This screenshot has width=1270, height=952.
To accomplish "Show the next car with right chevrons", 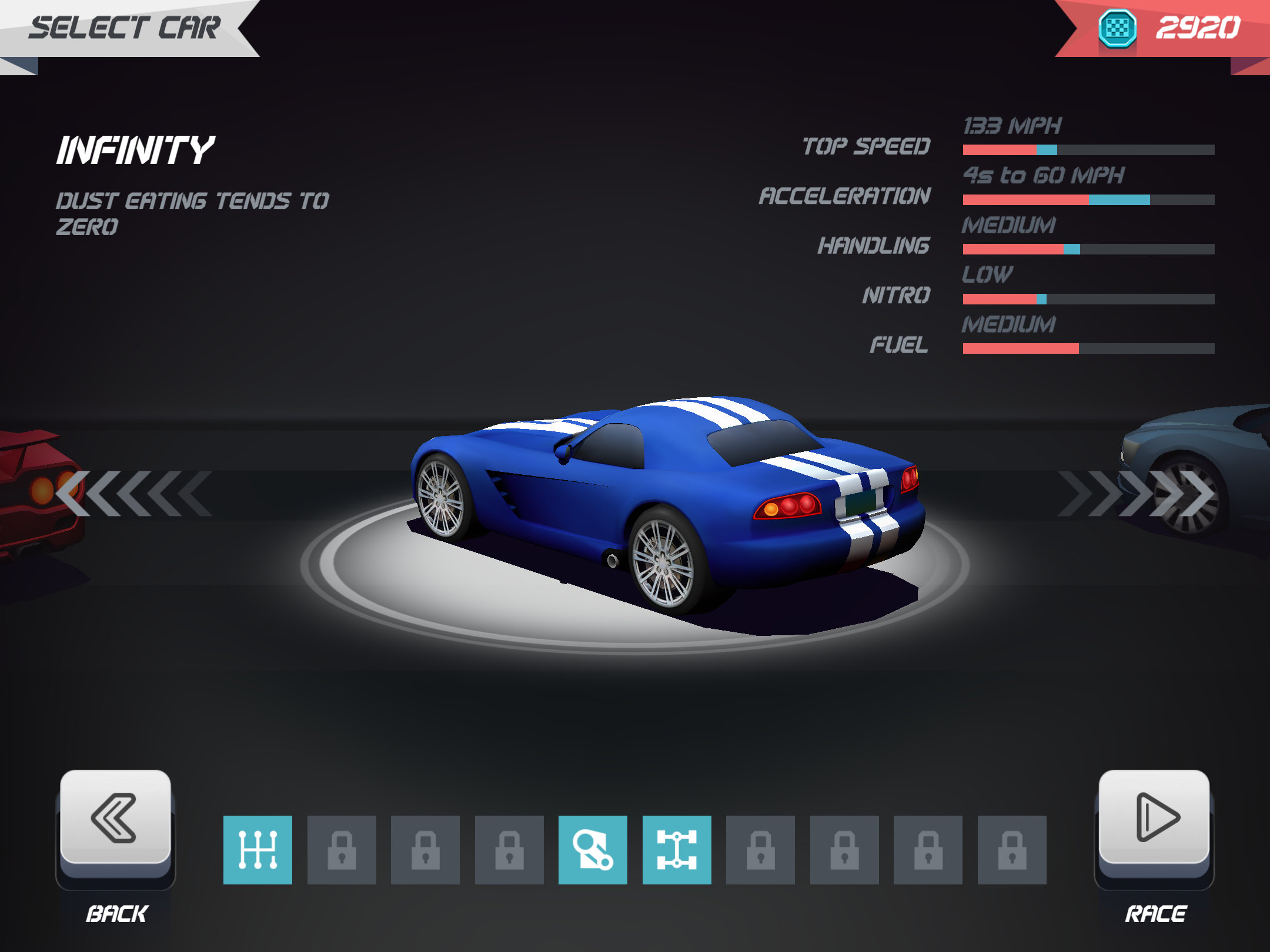I will (1137, 494).
